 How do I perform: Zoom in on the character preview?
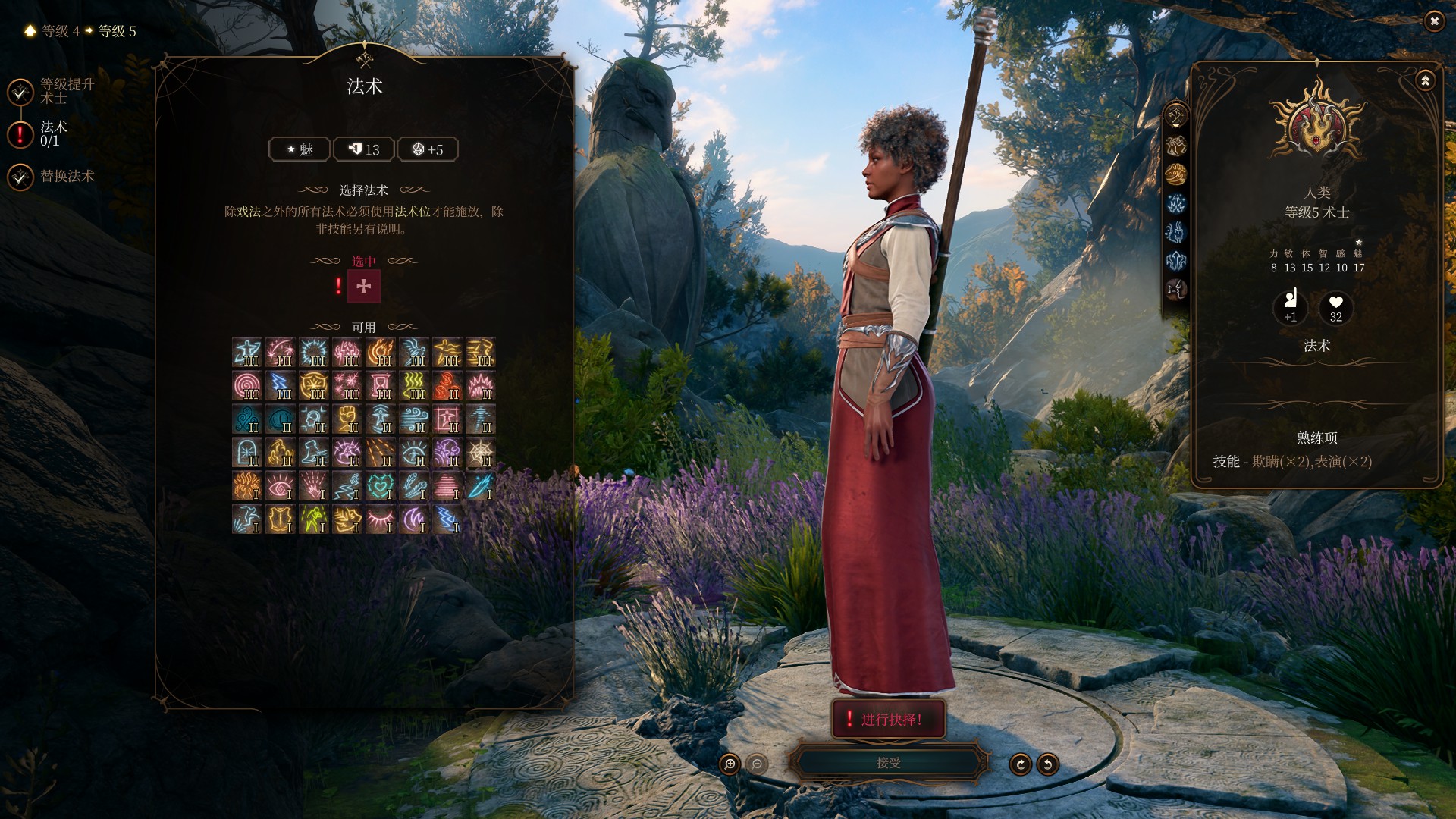point(730,764)
